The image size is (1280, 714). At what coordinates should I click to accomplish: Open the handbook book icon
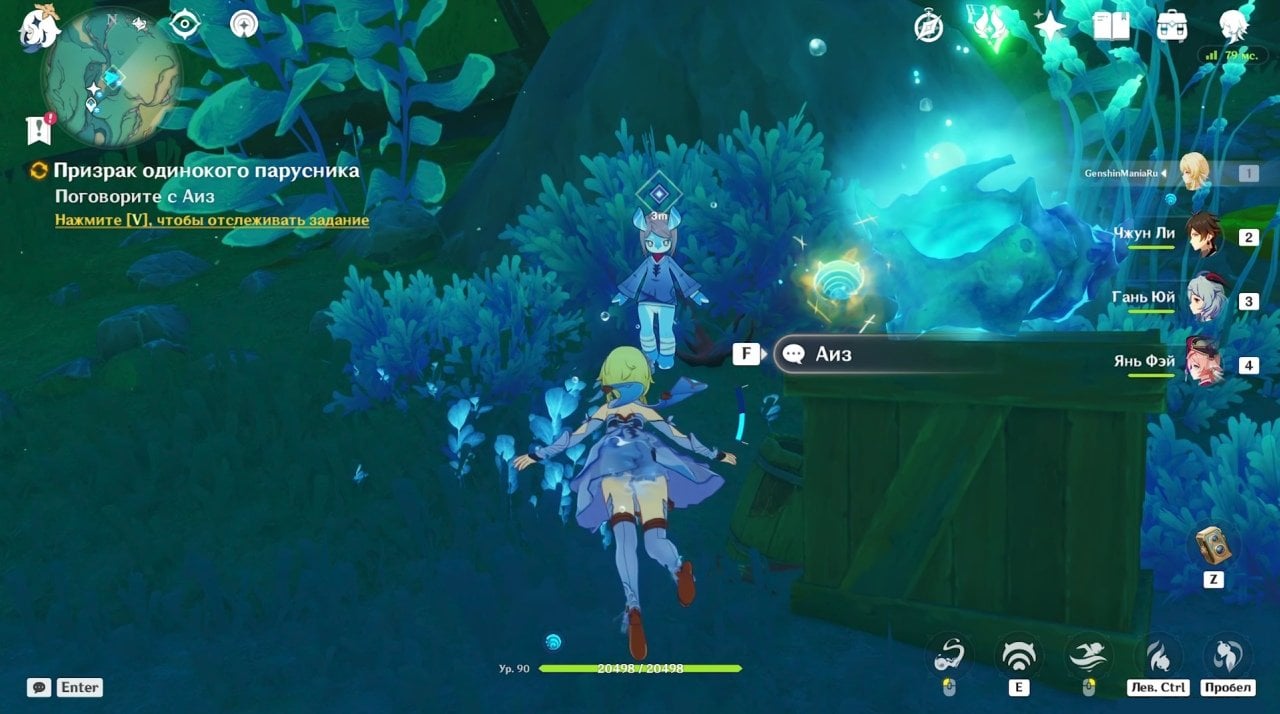[x=1110, y=26]
